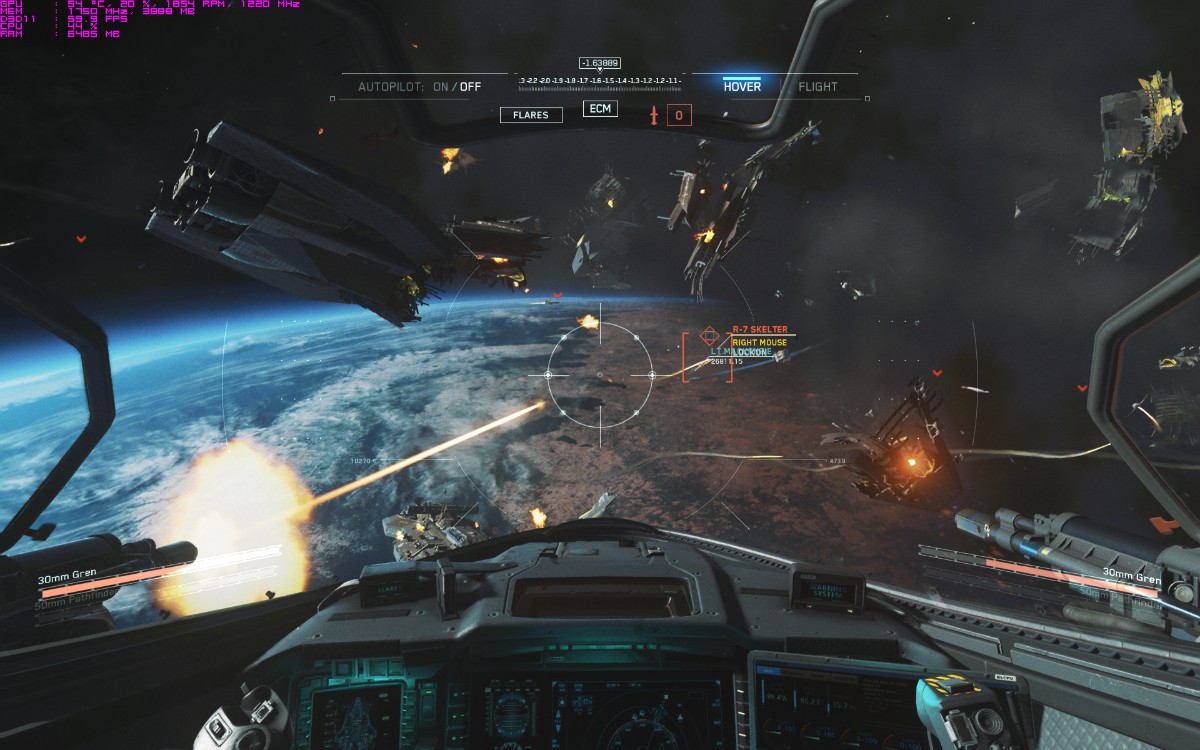Switch to HOVER mode
The width and height of the screenshot is (1200, 750).
point(742,87)
